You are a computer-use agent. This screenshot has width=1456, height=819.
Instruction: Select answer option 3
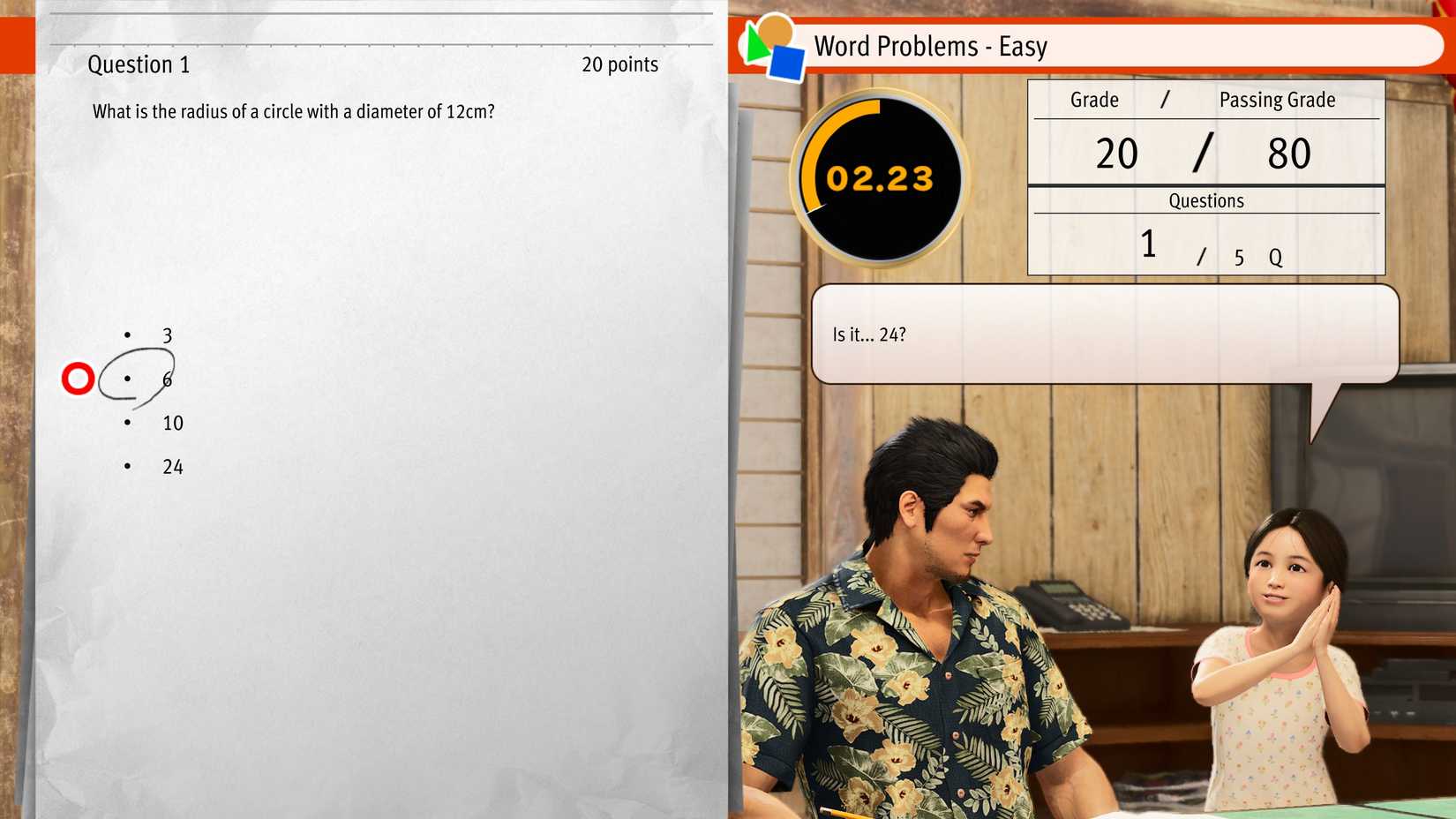[x=166, y=335]
